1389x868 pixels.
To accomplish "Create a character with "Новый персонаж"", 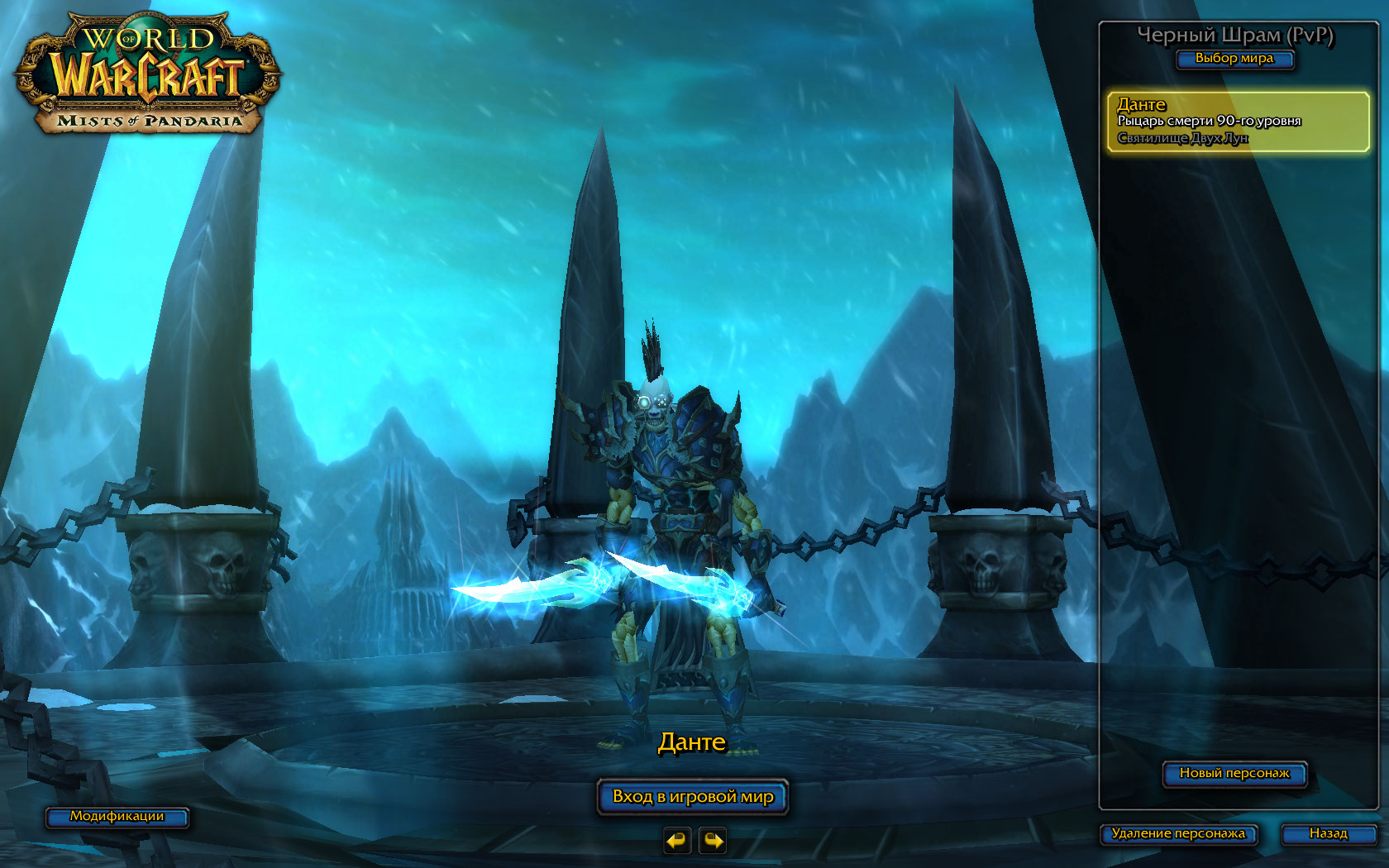I will point(1234,774).
